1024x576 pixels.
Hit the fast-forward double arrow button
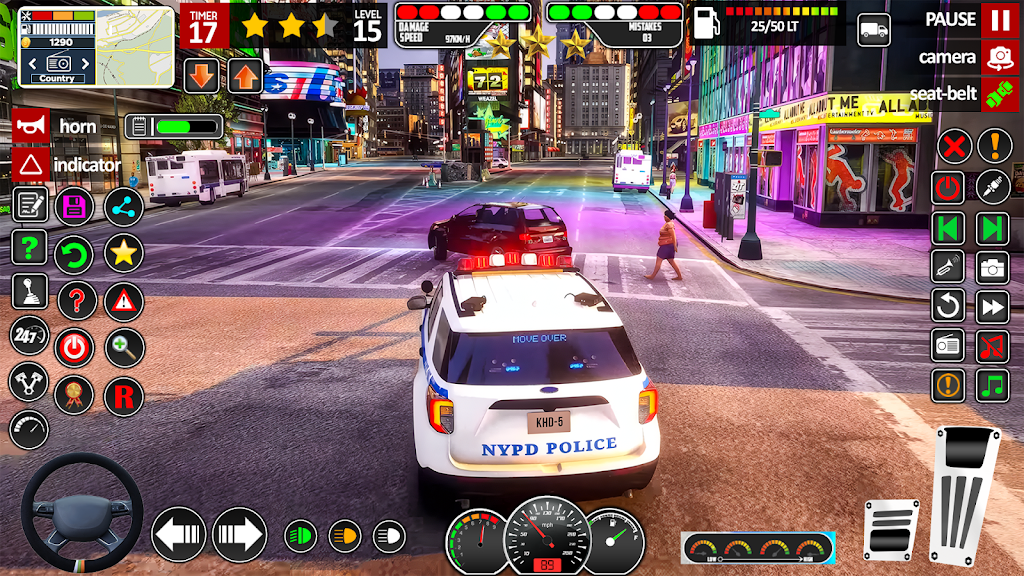[993, 306]
